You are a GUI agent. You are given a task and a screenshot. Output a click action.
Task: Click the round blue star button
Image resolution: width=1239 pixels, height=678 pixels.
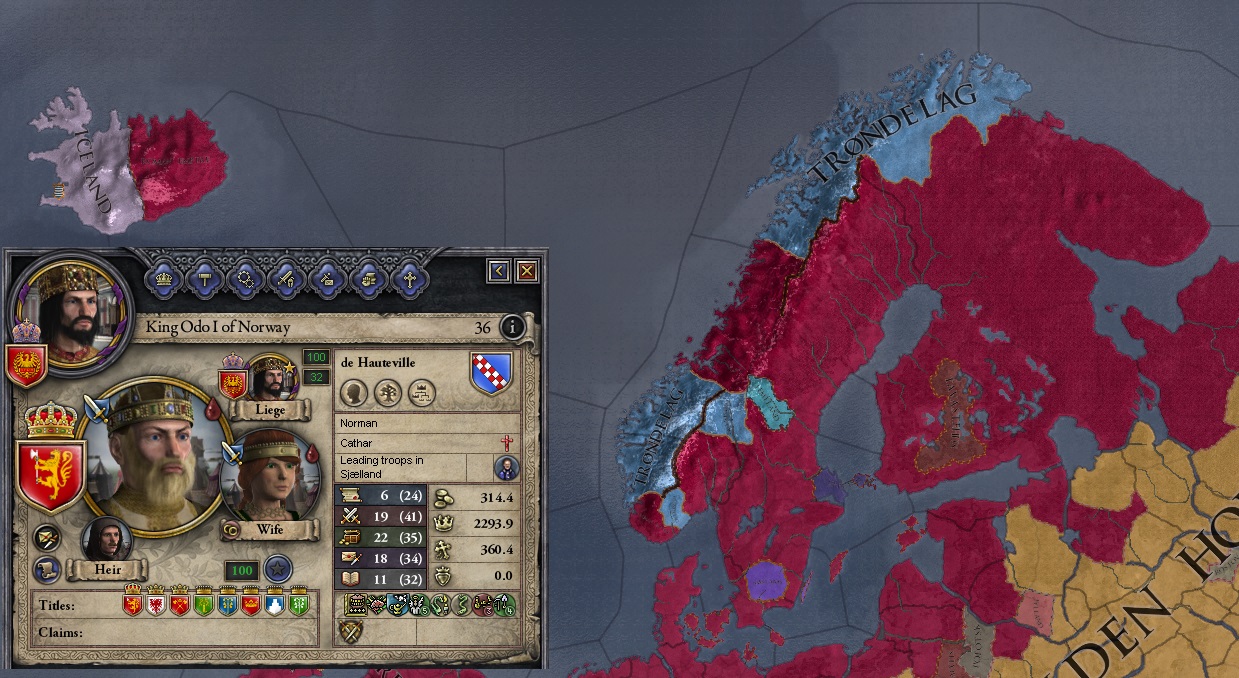tap(278, 570)
